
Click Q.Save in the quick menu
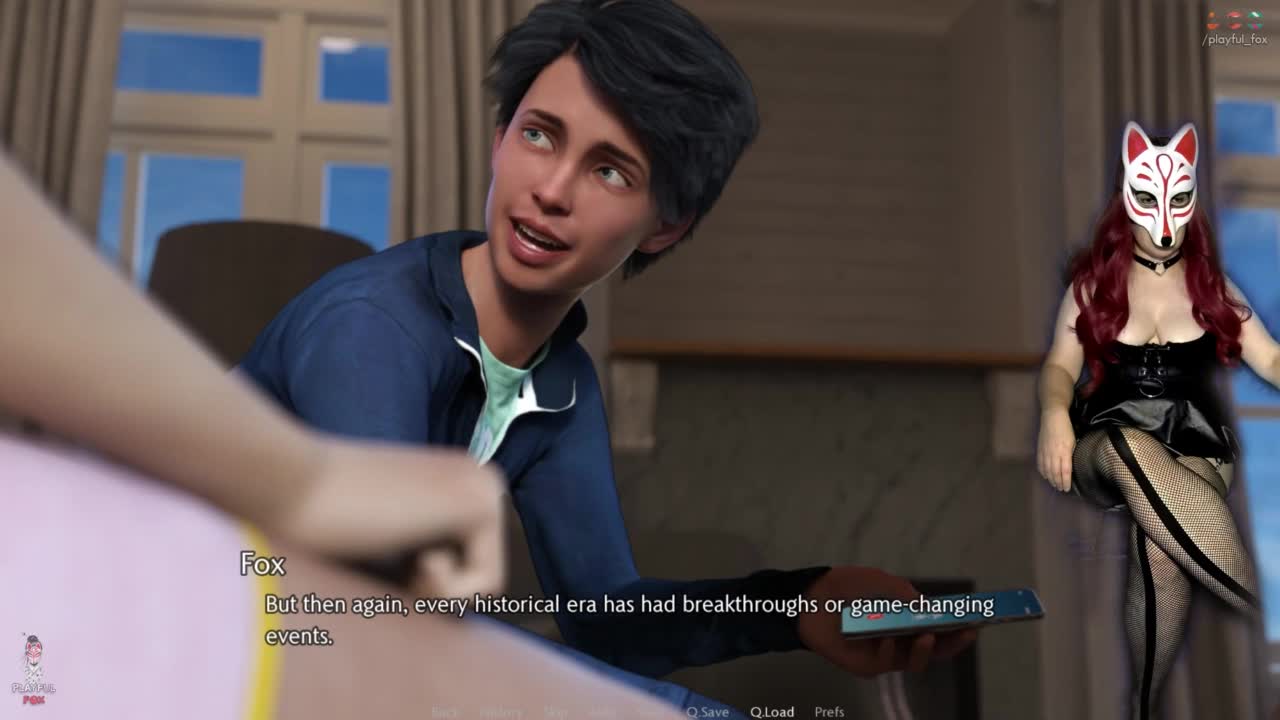pos(707,712)
